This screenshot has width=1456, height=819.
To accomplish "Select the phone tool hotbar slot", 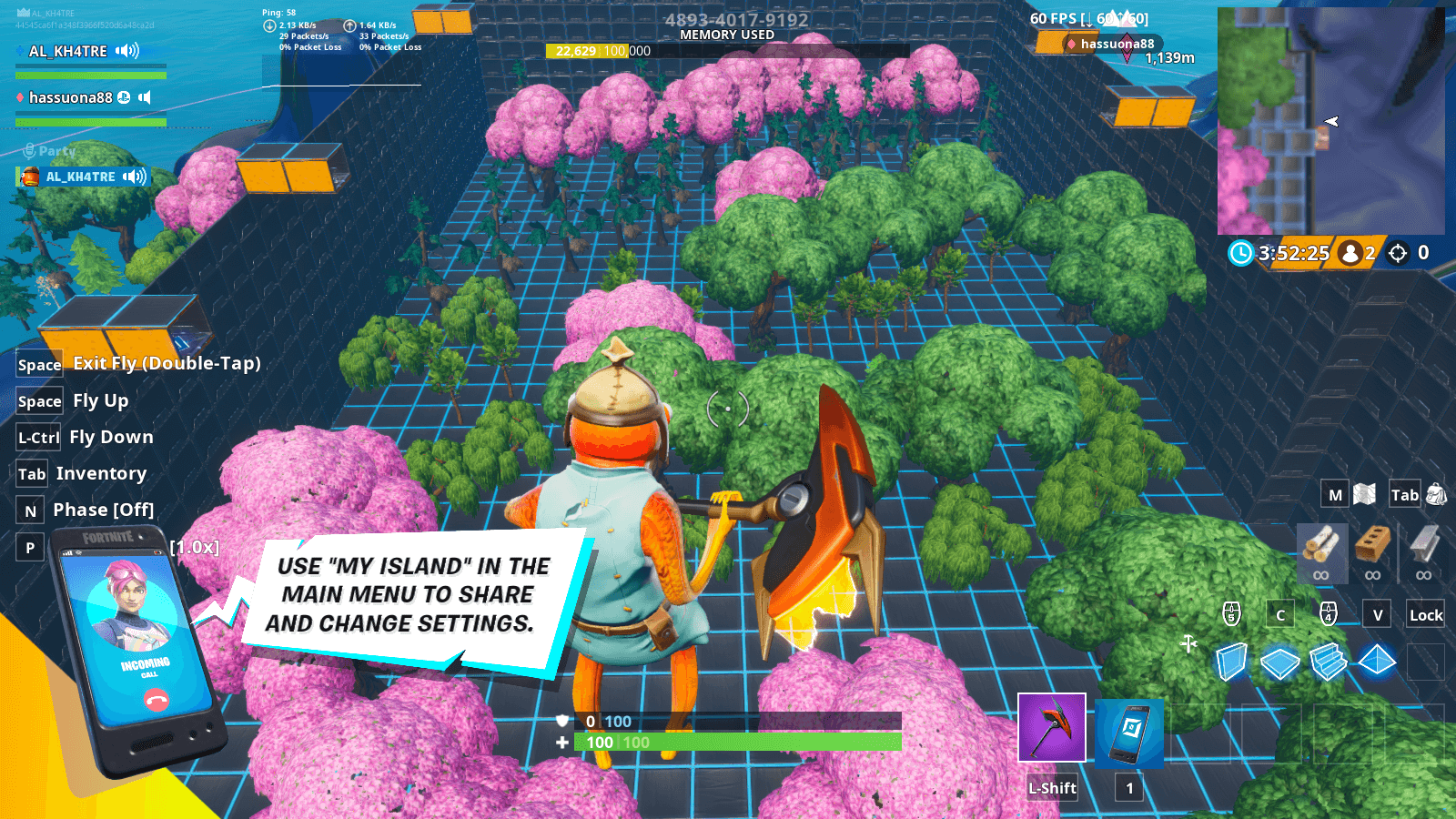I will coord(1129,733).
